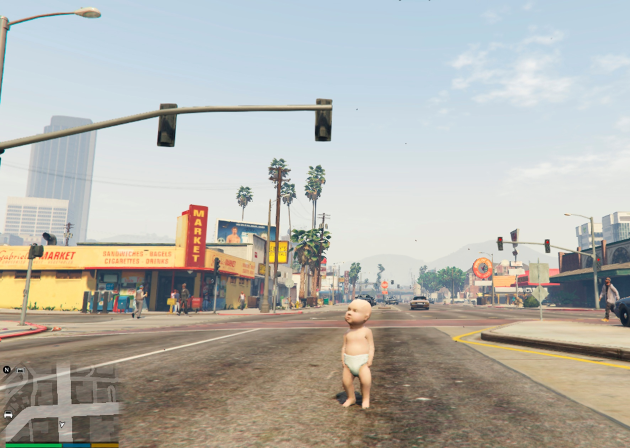Click the player arrow on the minimap
The width and height of the screenshot is (630, 448).
tap(61, 425)
